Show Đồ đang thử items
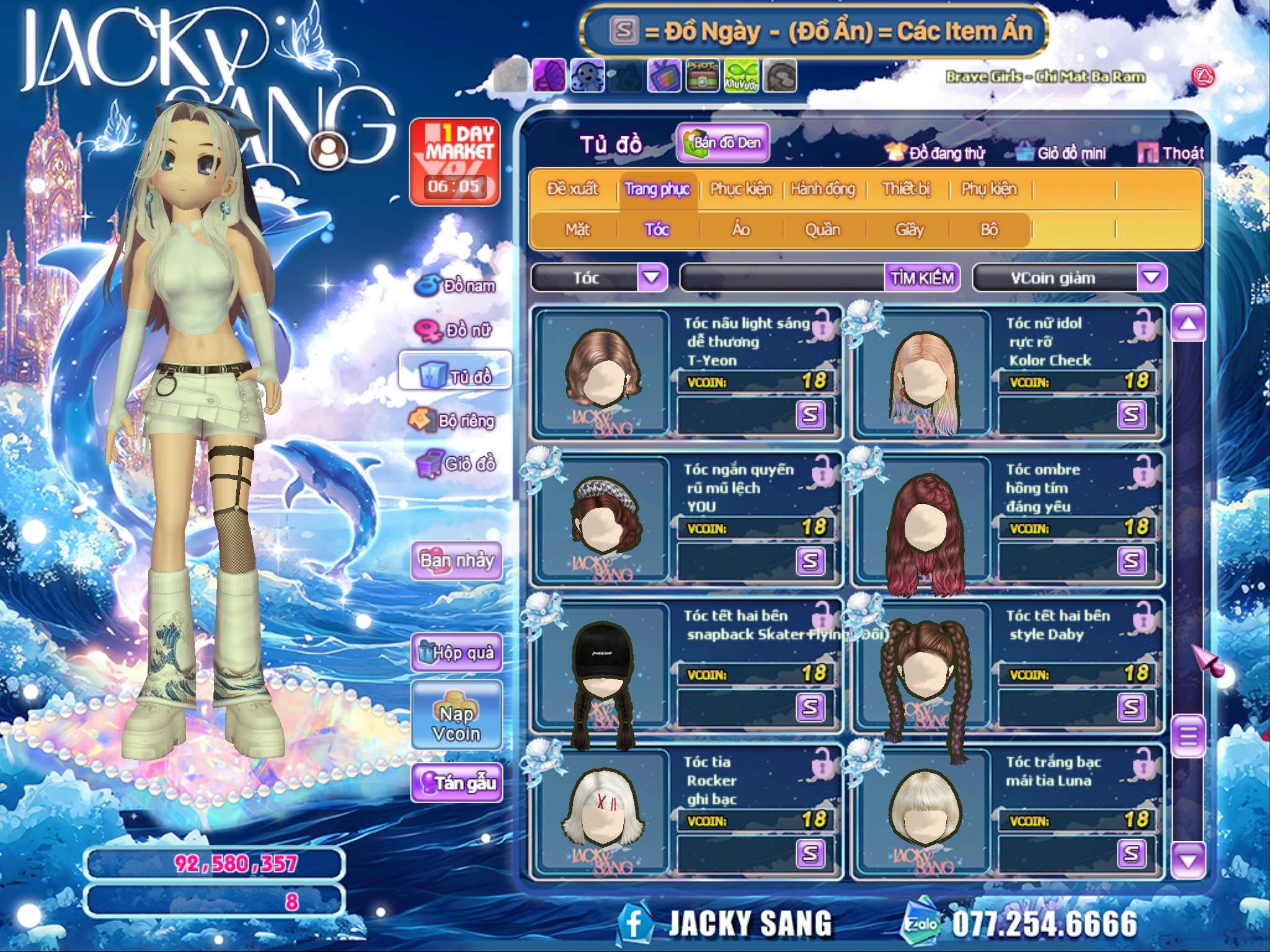Image resolution: width=1270 pixels, height=952 pixels. pos(936,153)
